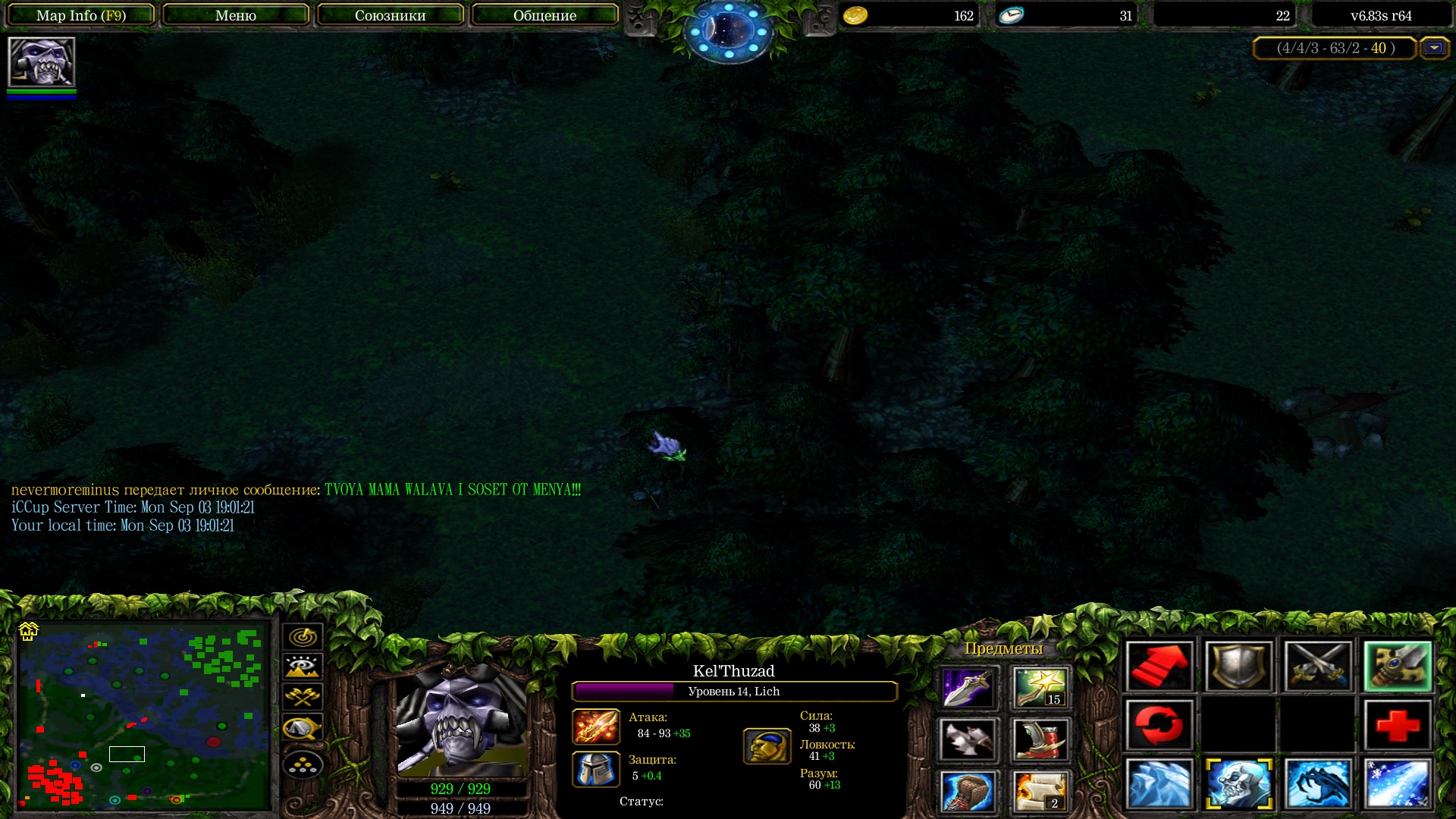Activate the minimap signal ping button
The image size is (1456, 819).
(x=303, y=636)
